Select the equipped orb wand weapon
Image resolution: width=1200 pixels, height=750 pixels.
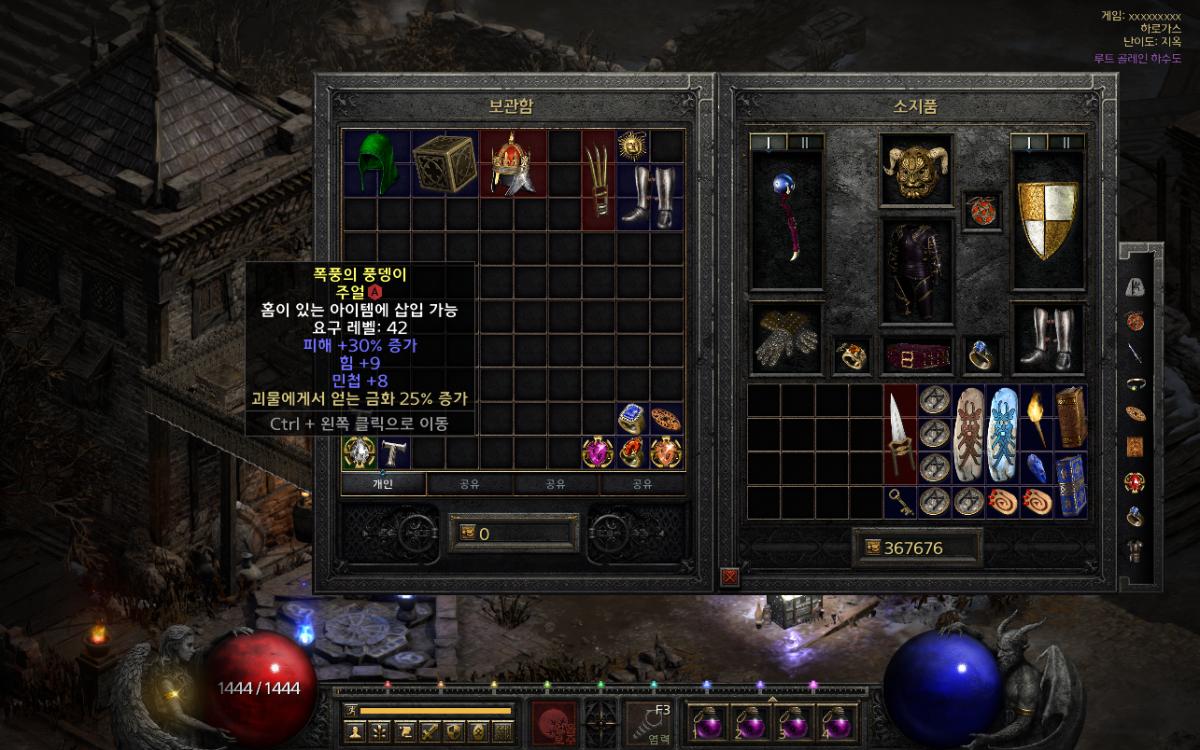(786, 220)
